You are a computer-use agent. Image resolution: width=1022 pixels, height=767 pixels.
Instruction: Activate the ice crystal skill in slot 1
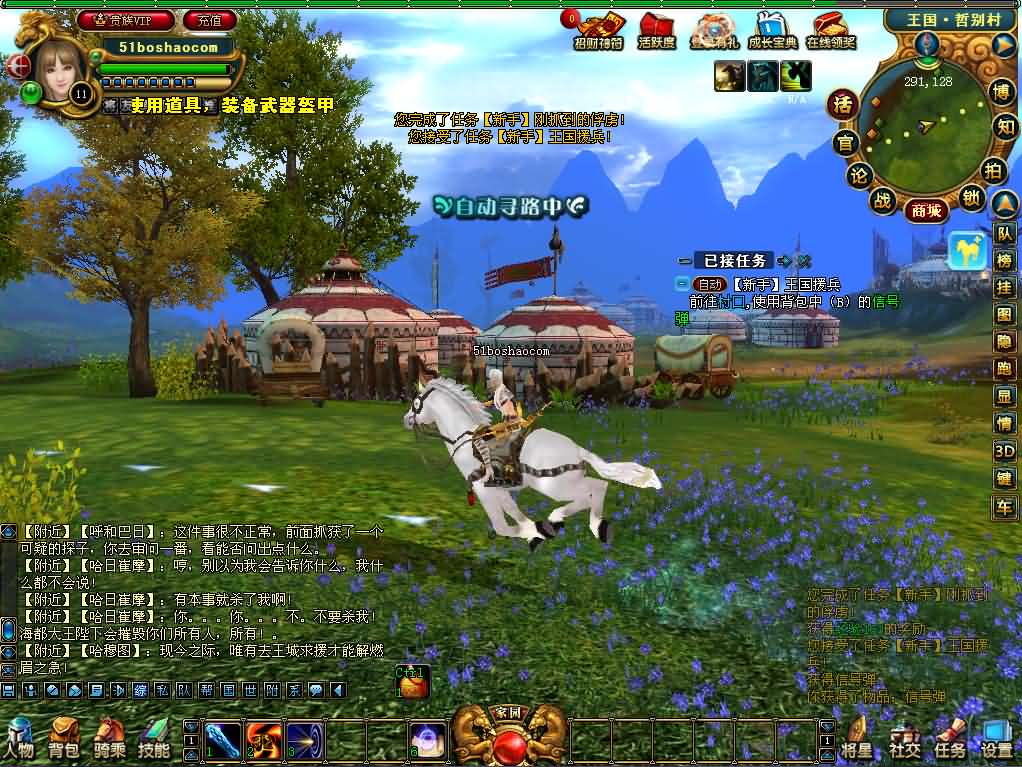pyautogui.click(x=222, y=738)
